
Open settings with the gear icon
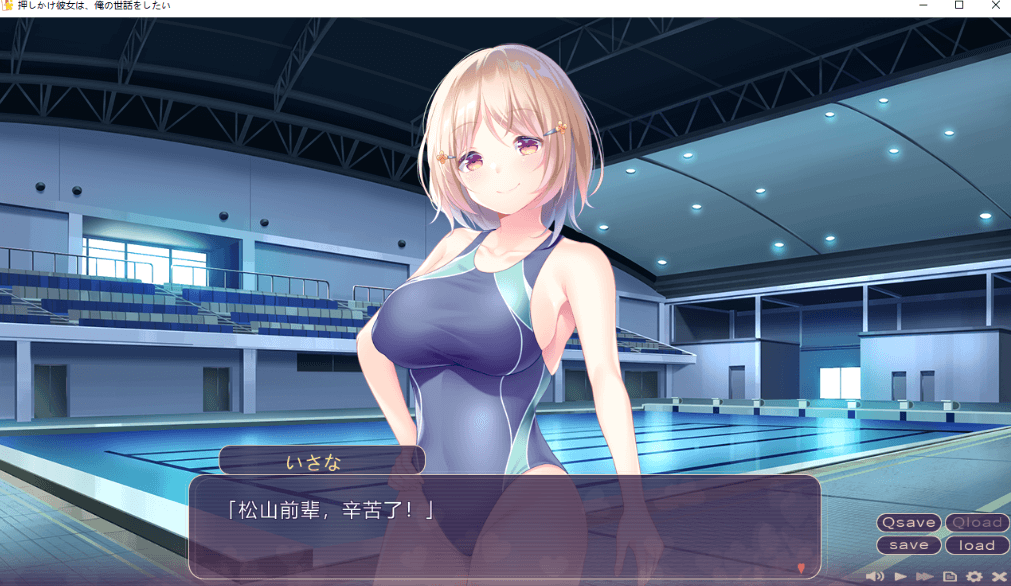pos(974,577)
